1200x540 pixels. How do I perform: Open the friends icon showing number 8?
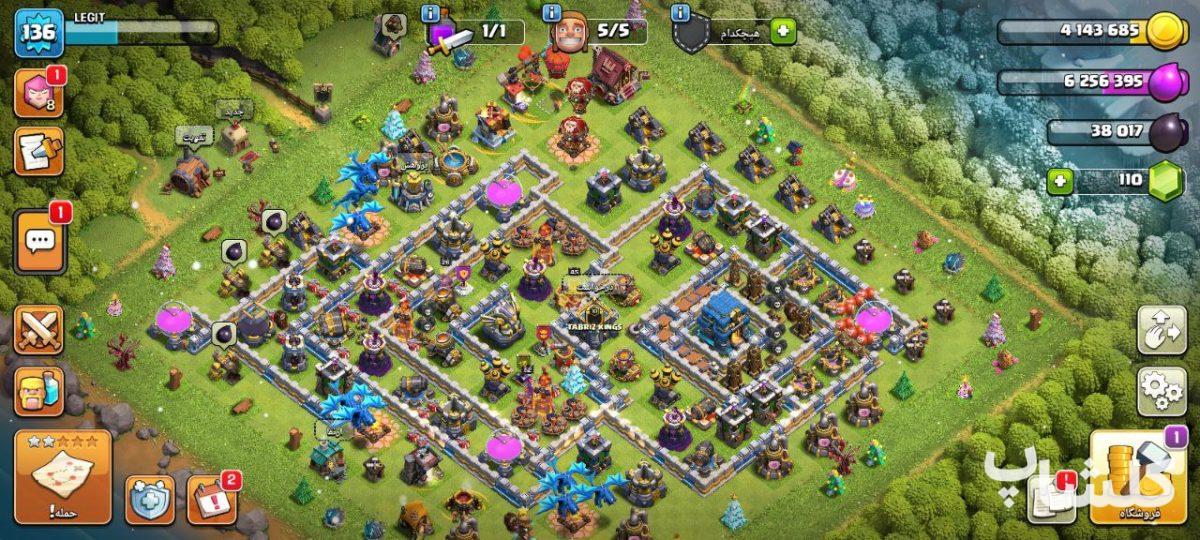point(38,93)
